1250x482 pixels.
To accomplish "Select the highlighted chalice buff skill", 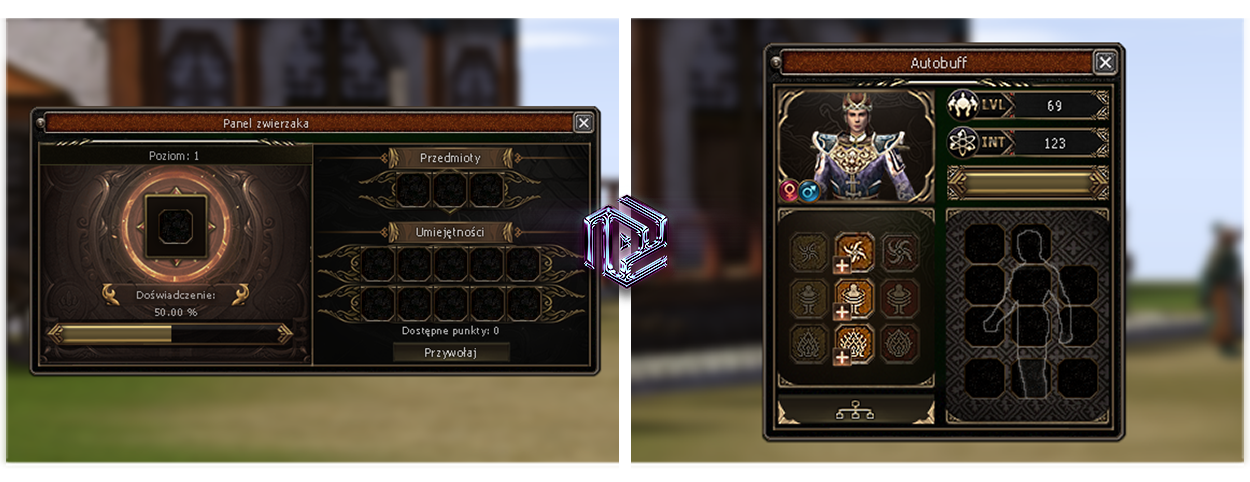I will 854,298.
